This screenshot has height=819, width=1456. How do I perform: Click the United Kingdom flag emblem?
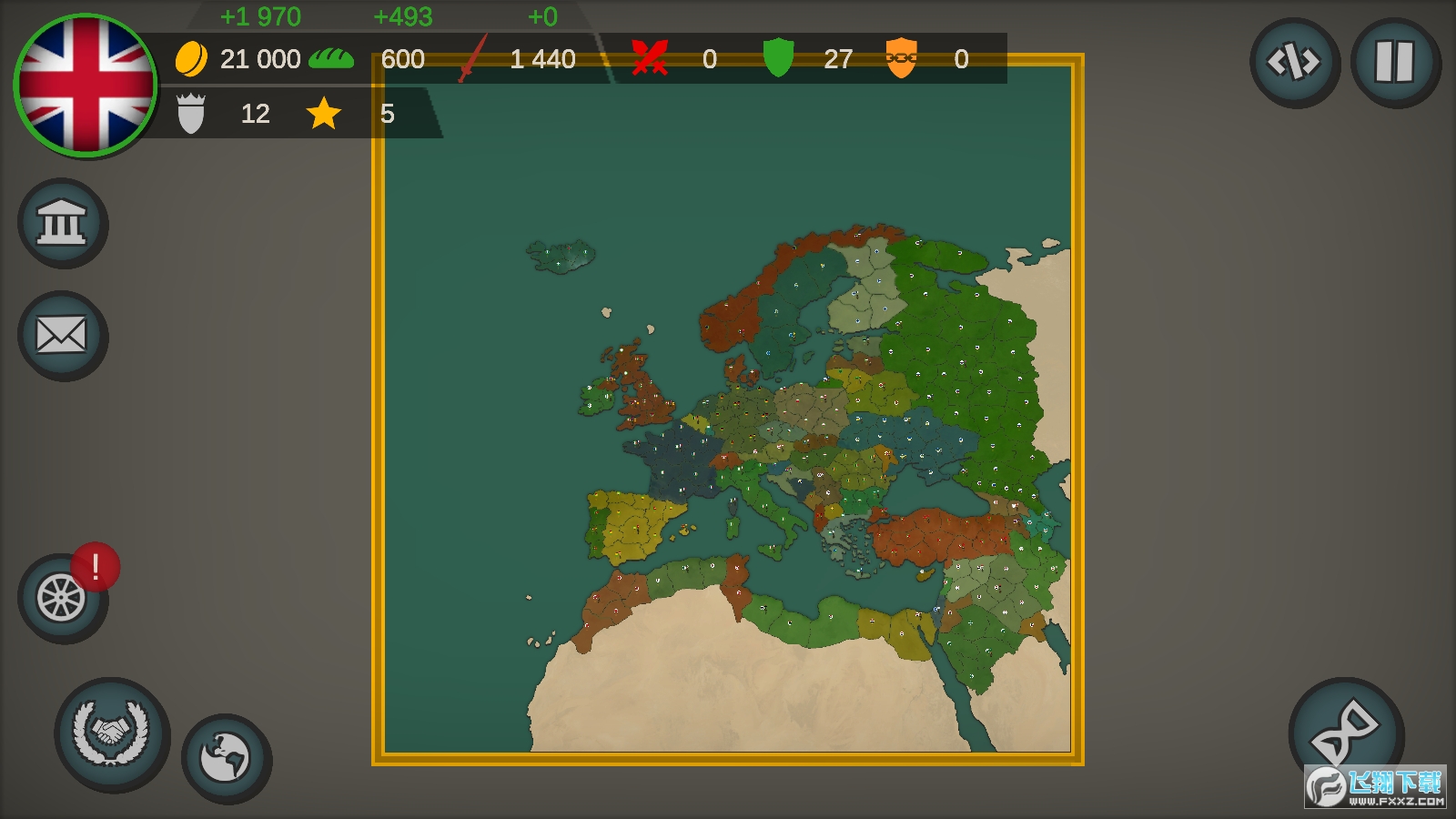(x=86, y=85)
